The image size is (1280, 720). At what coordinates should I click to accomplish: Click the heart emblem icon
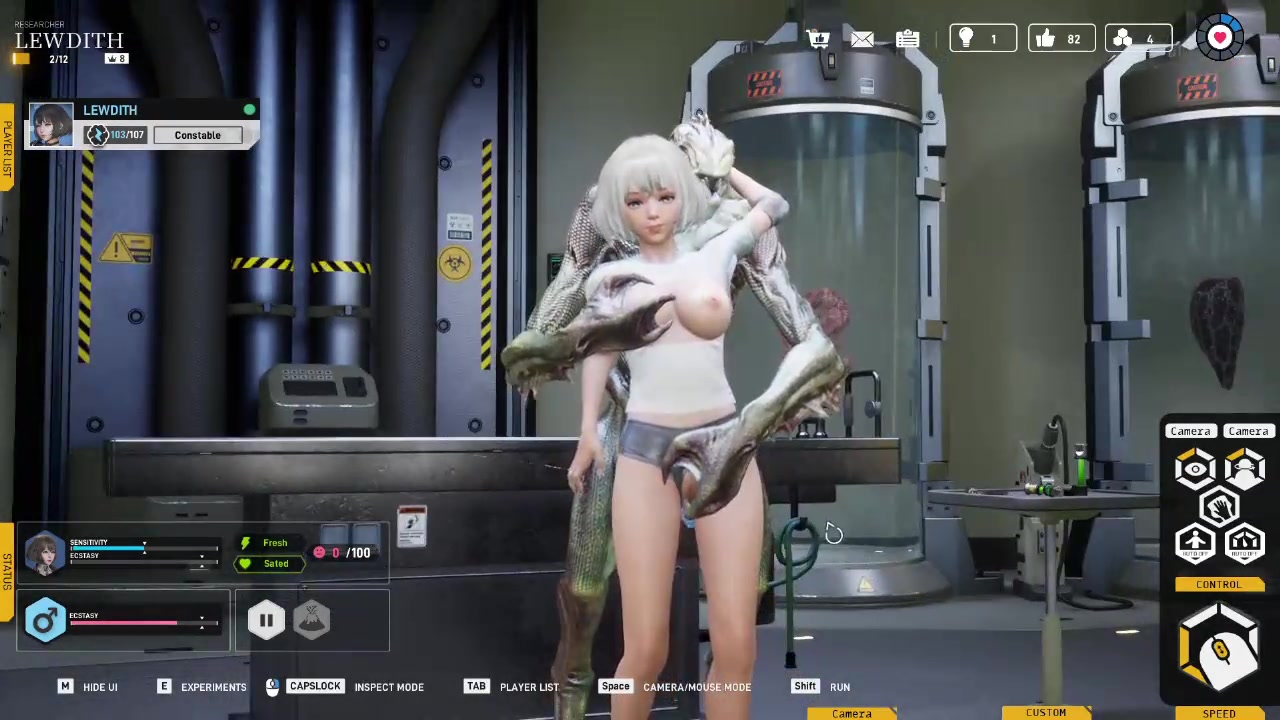(1219, 38)
